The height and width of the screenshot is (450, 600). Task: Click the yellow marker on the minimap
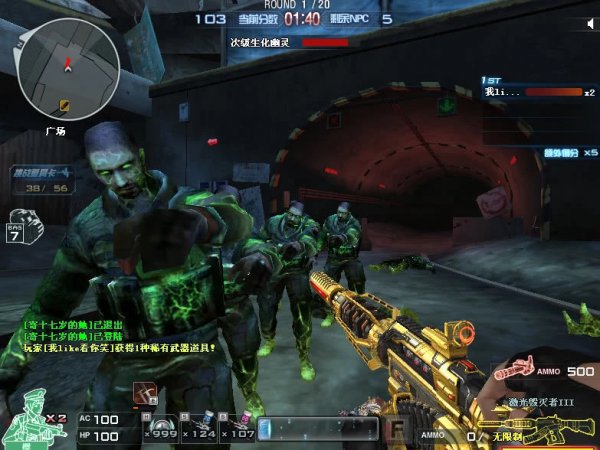point(66,104)
